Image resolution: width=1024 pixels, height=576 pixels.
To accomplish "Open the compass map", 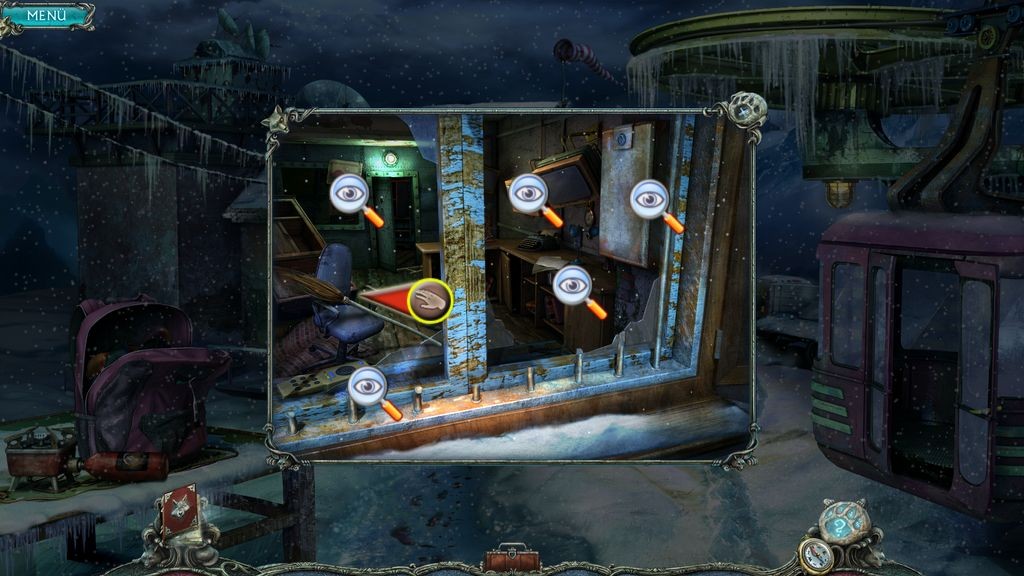I will click(816, 556).
